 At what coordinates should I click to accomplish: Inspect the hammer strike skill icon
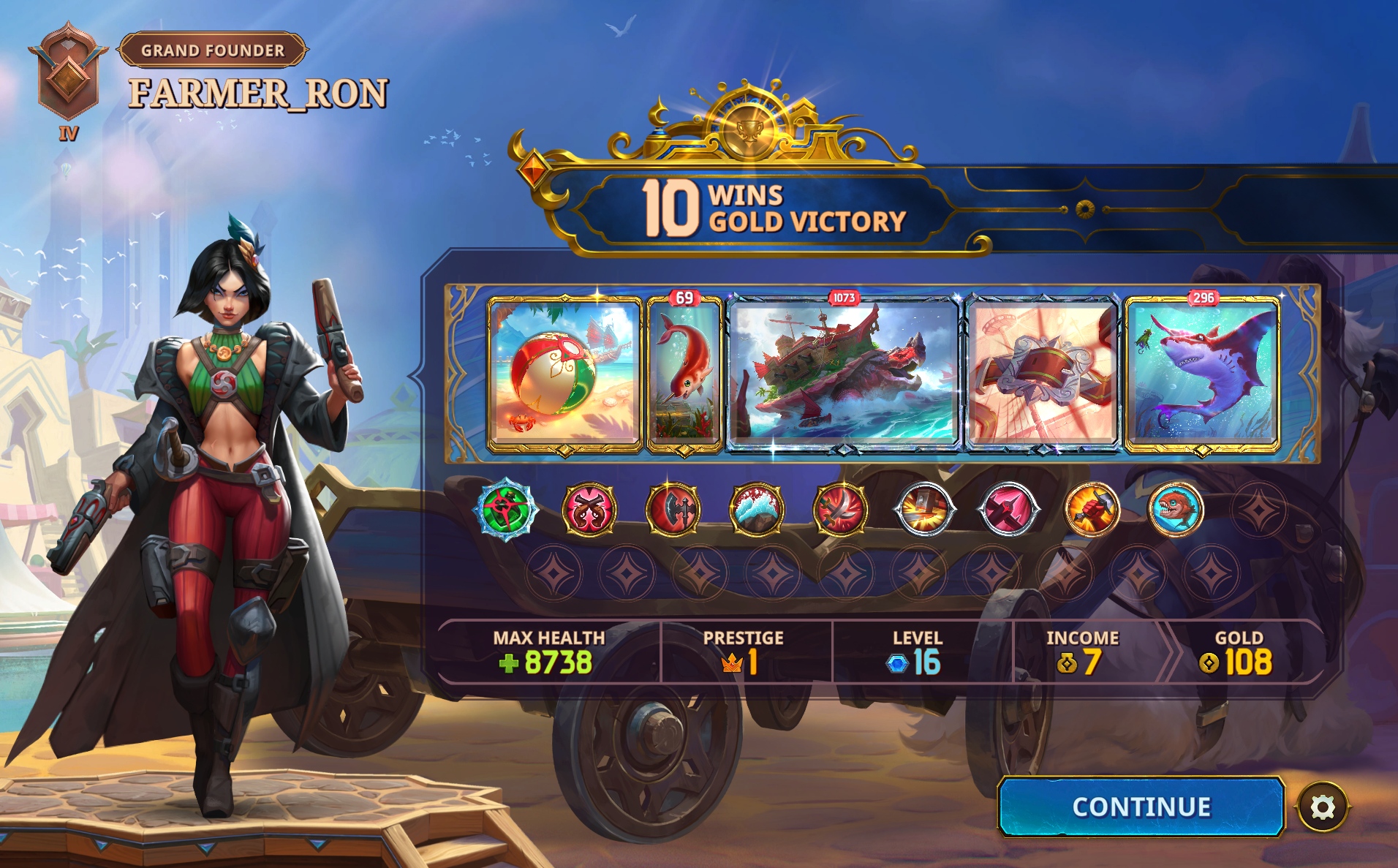pyautogui.click(x=924, y=509)
